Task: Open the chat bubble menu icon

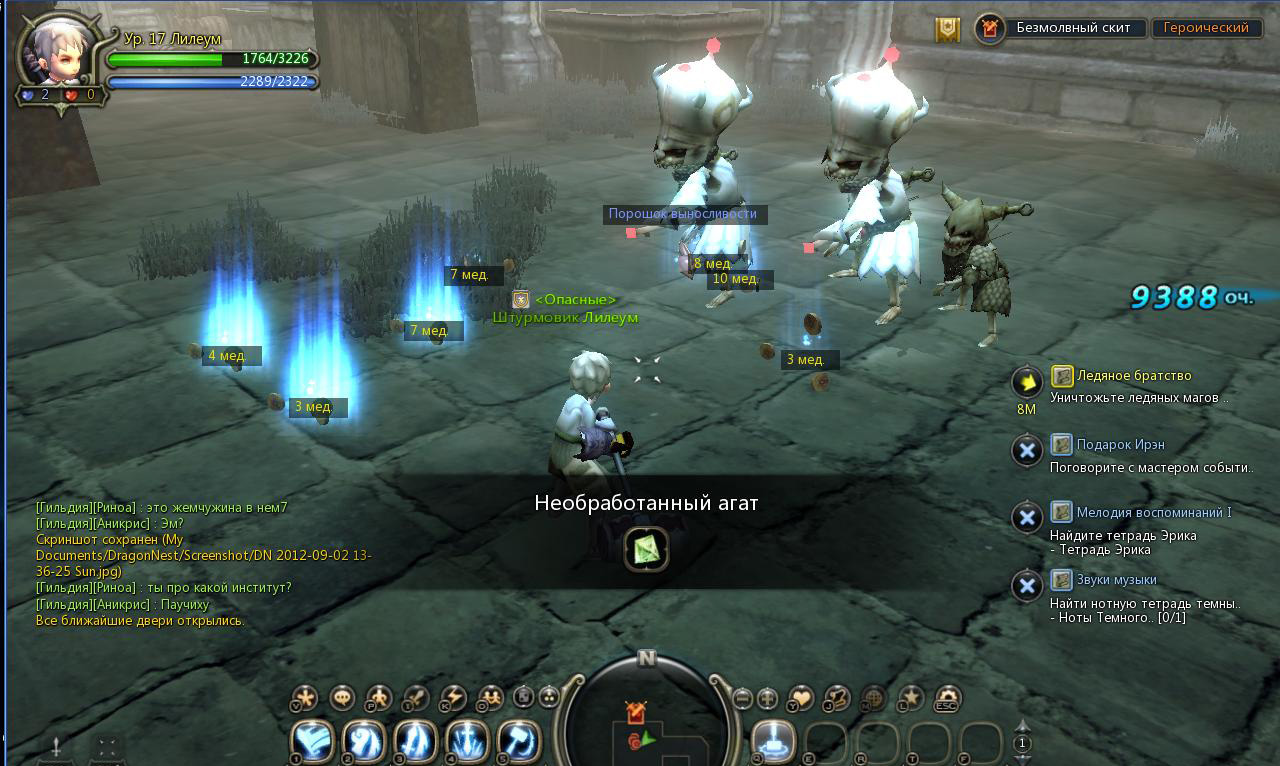Action: [342, 698]
